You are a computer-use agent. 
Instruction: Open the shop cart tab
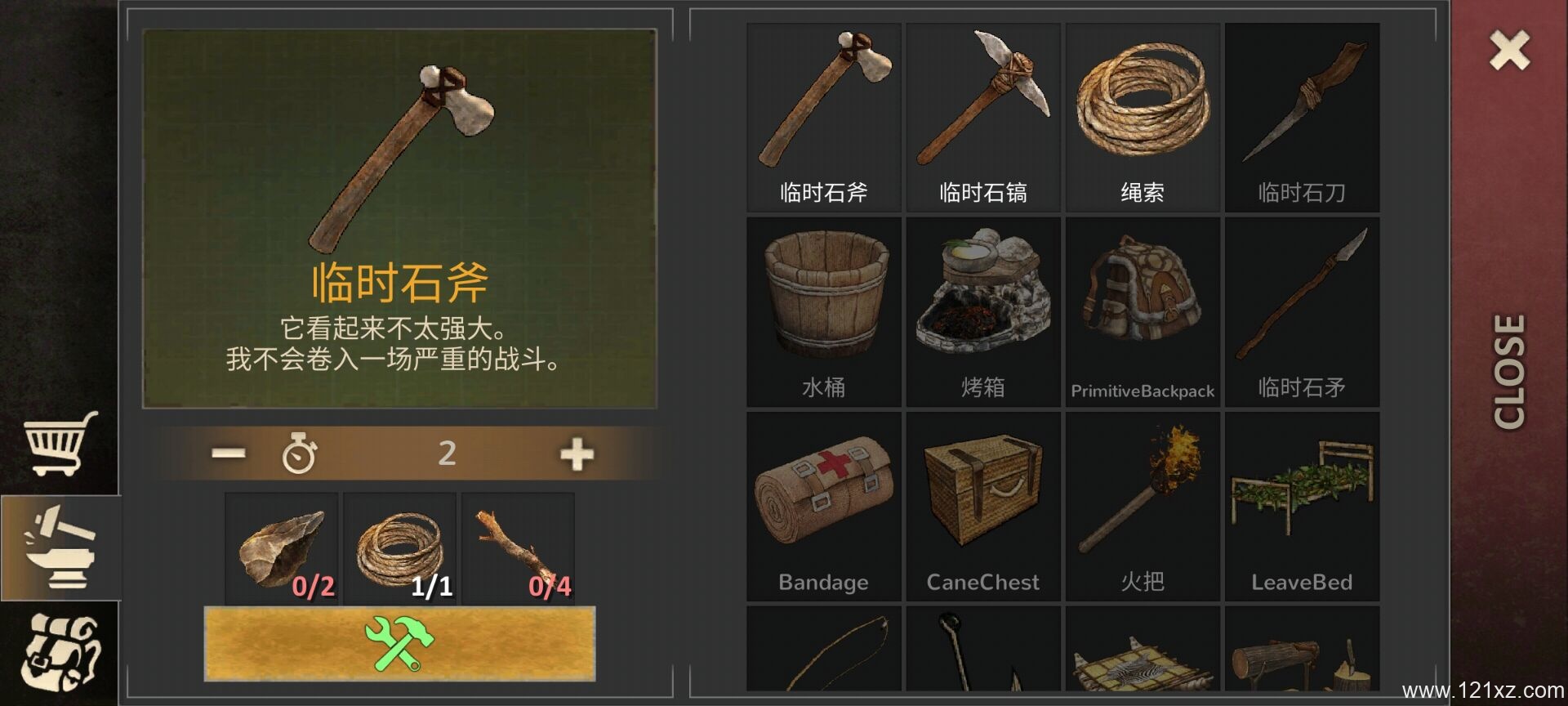pos(60,443)
